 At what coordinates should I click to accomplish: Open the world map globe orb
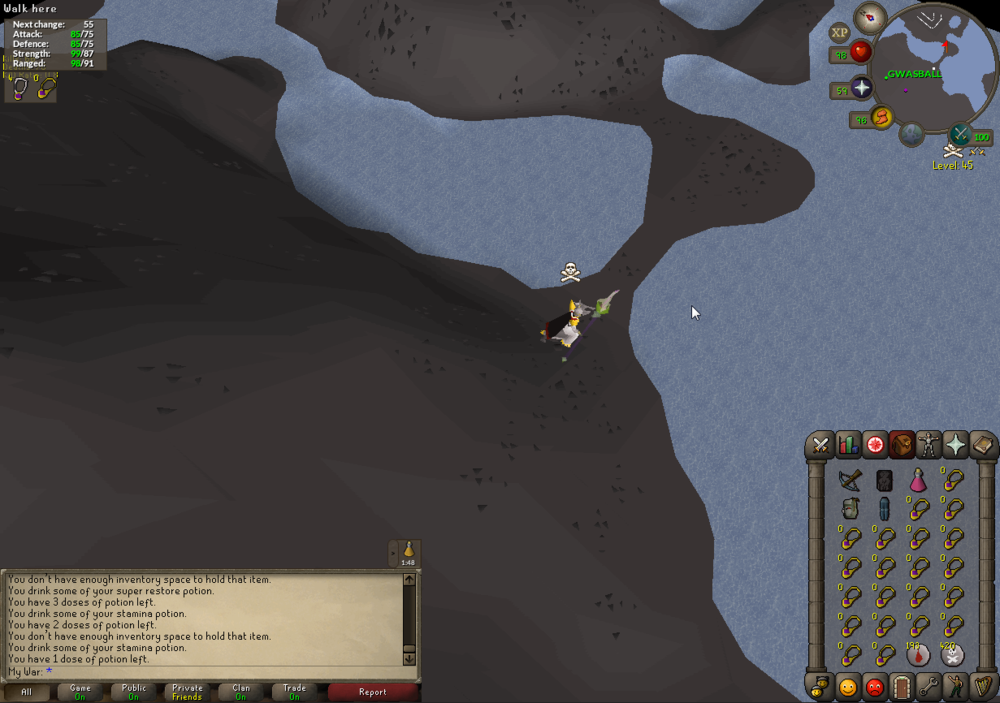911,133
